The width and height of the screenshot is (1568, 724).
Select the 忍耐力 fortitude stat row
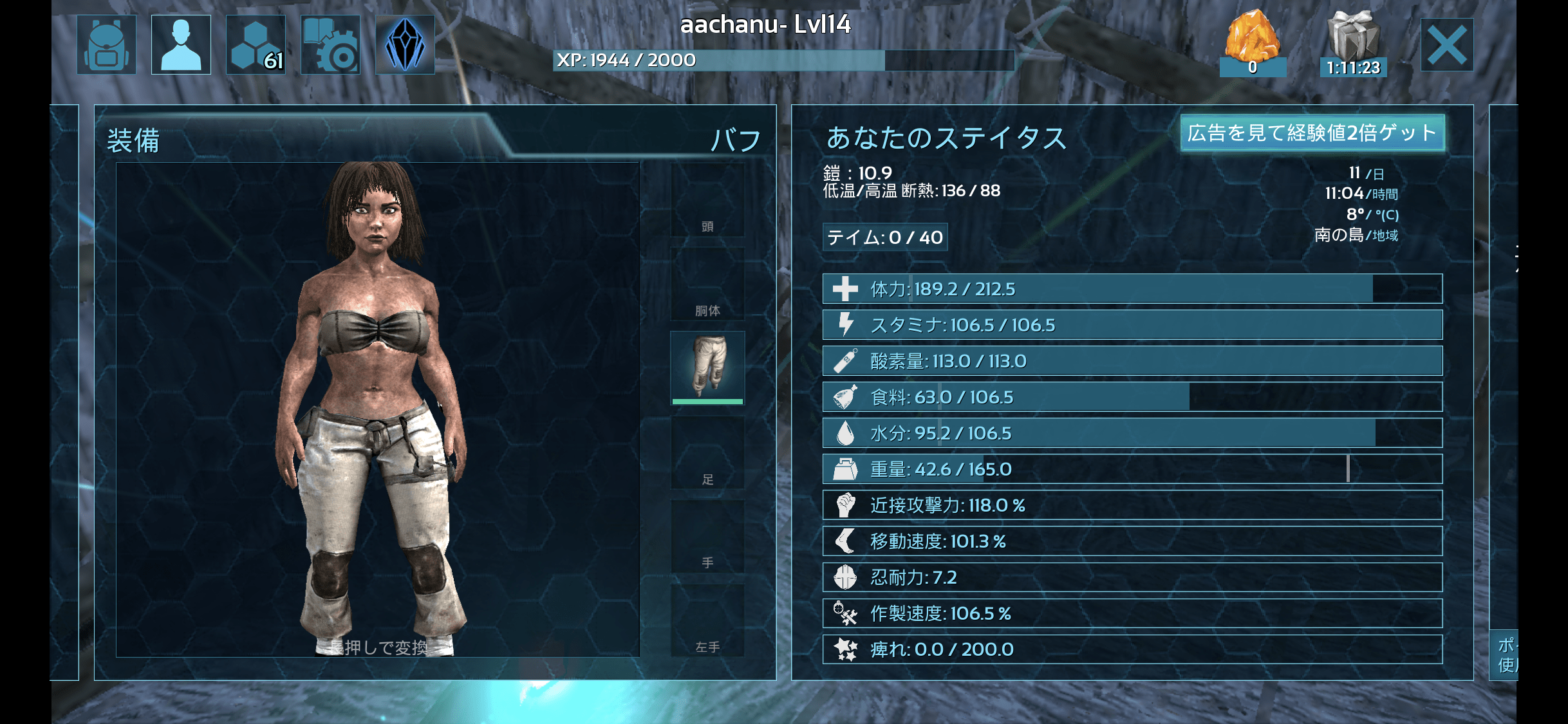click(x=1132, y=577)
